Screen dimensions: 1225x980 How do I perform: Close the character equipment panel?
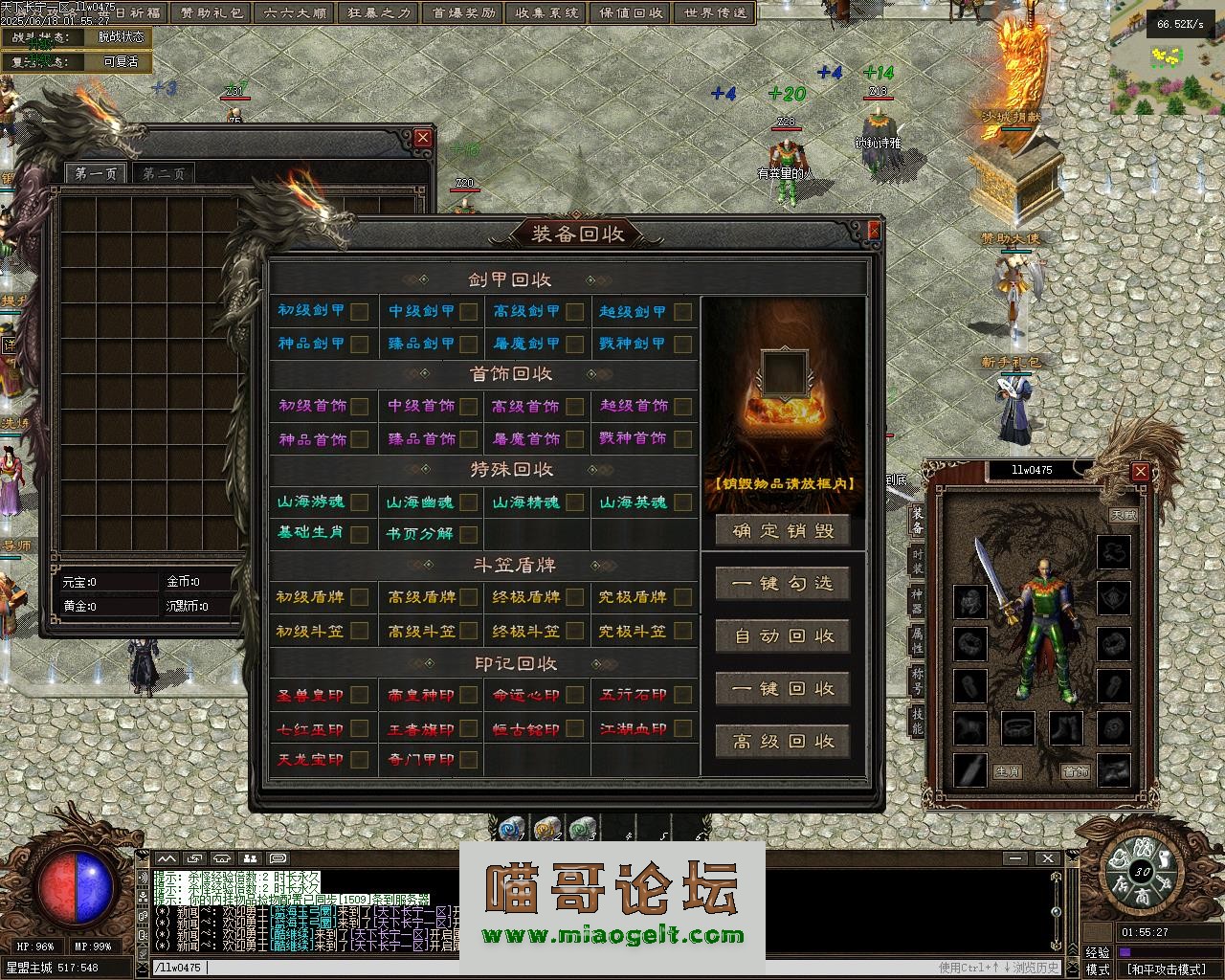point(1140,471)
